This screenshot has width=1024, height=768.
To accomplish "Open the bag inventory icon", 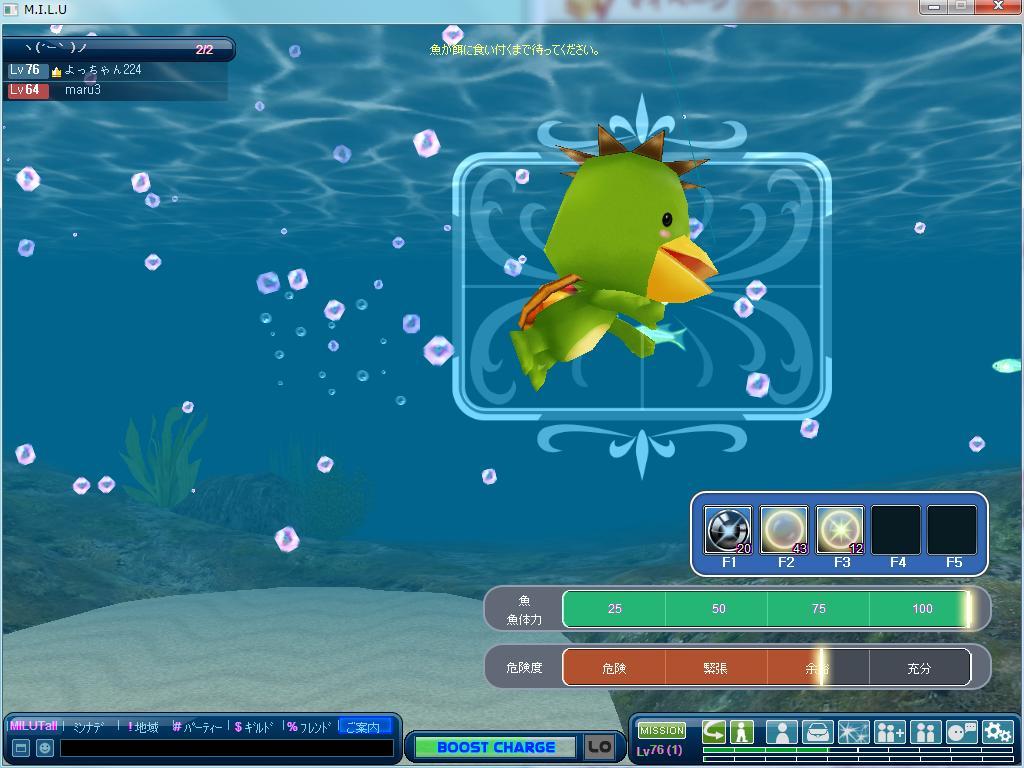I will click(x=817, y=732).
